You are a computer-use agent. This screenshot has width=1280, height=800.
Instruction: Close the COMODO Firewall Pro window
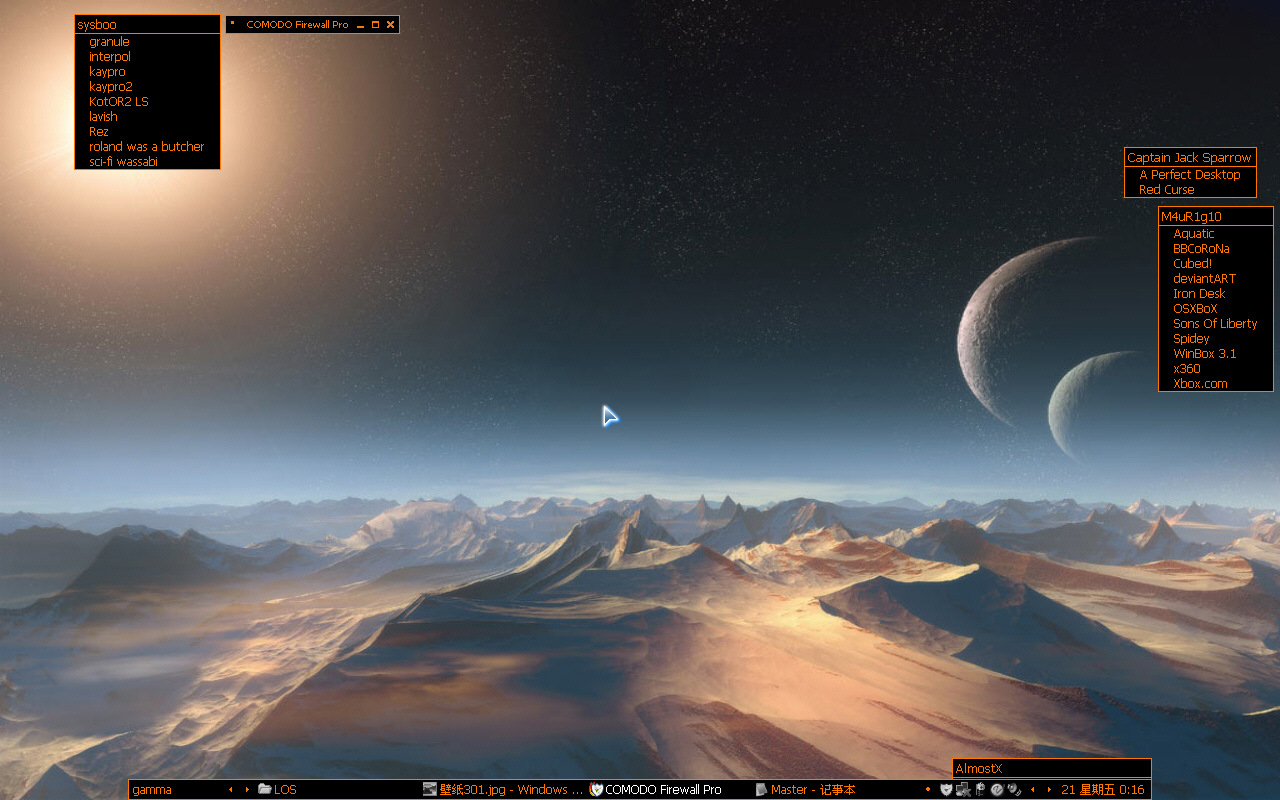390,24
